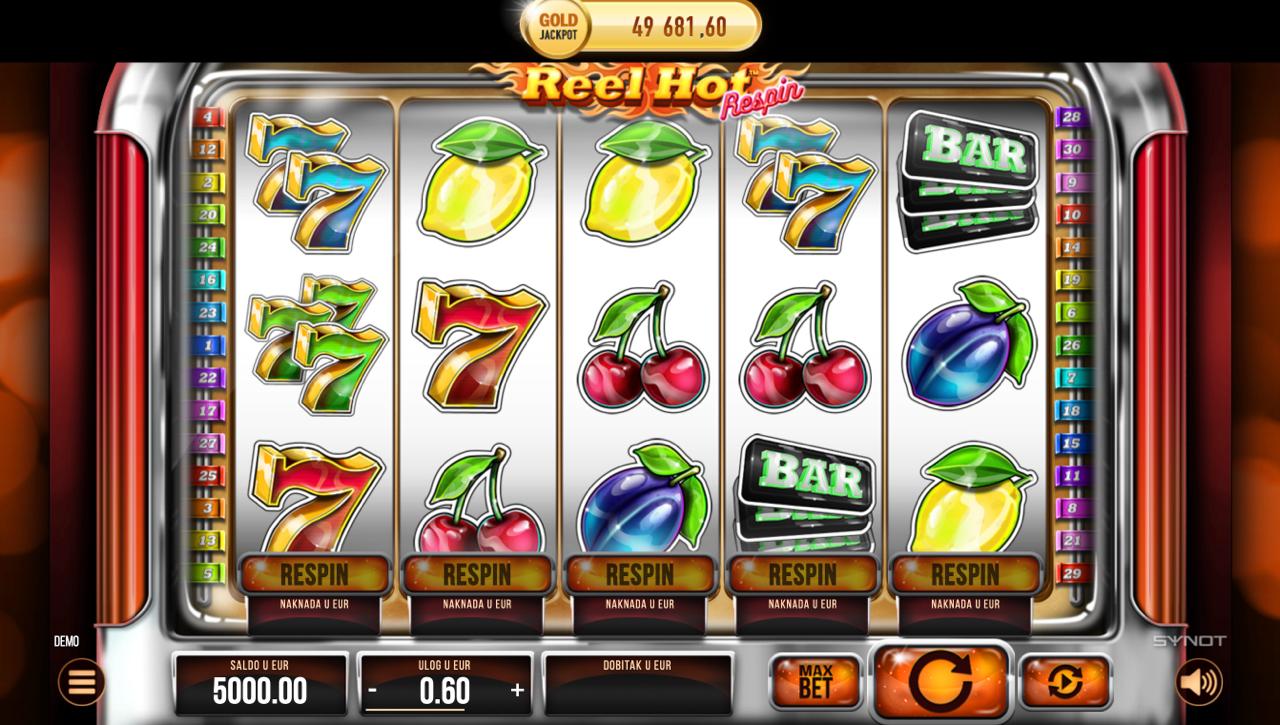The image size is (1280, 725).
Task: Spin the reels with the orange arrow button
Action: click(941, 682)
